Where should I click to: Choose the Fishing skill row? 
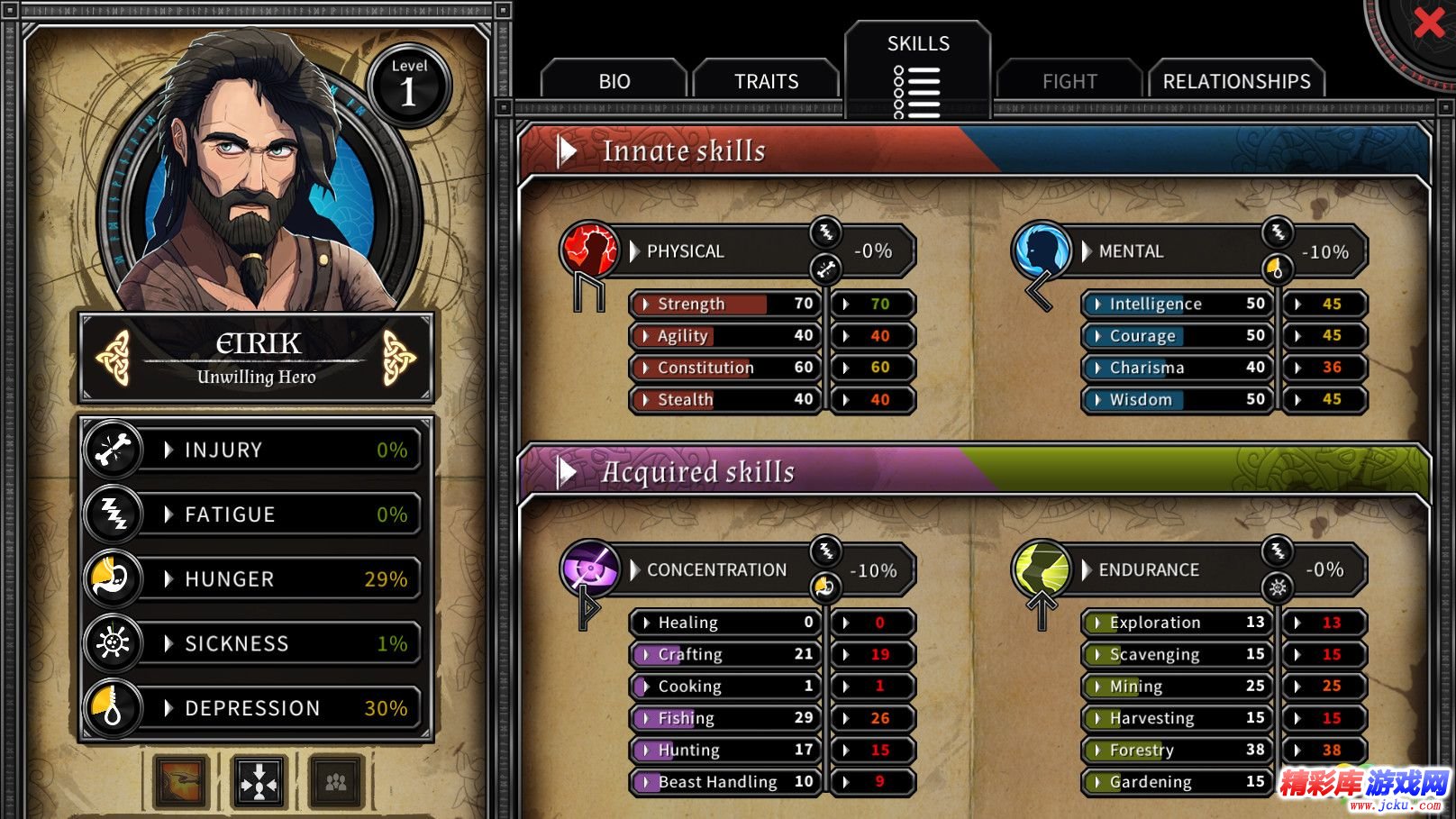coord(725,718)
